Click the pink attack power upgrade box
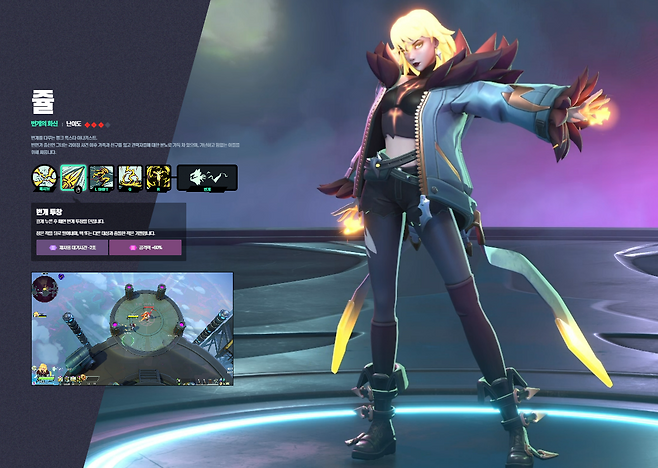This screenshot has height=468, width=658. coord(144,247)
